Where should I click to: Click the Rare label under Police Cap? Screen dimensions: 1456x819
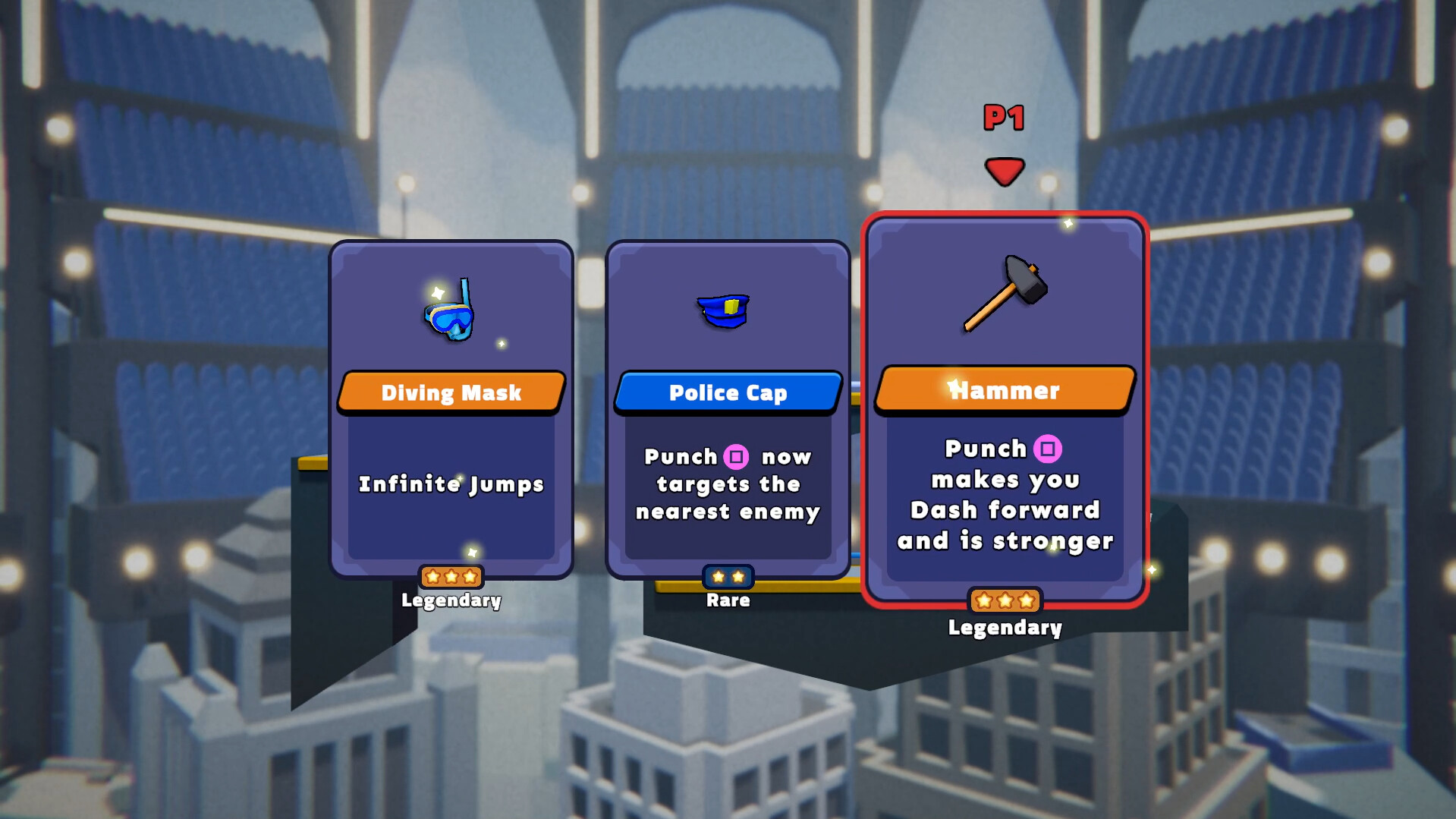coord(726,600)
